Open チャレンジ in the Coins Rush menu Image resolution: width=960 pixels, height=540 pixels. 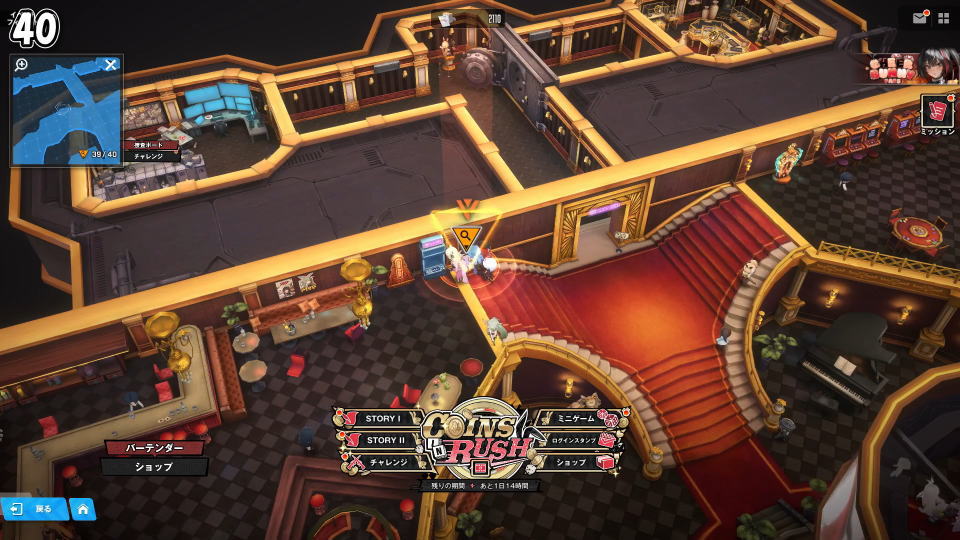pyautogui.click(x=386, y=462)
